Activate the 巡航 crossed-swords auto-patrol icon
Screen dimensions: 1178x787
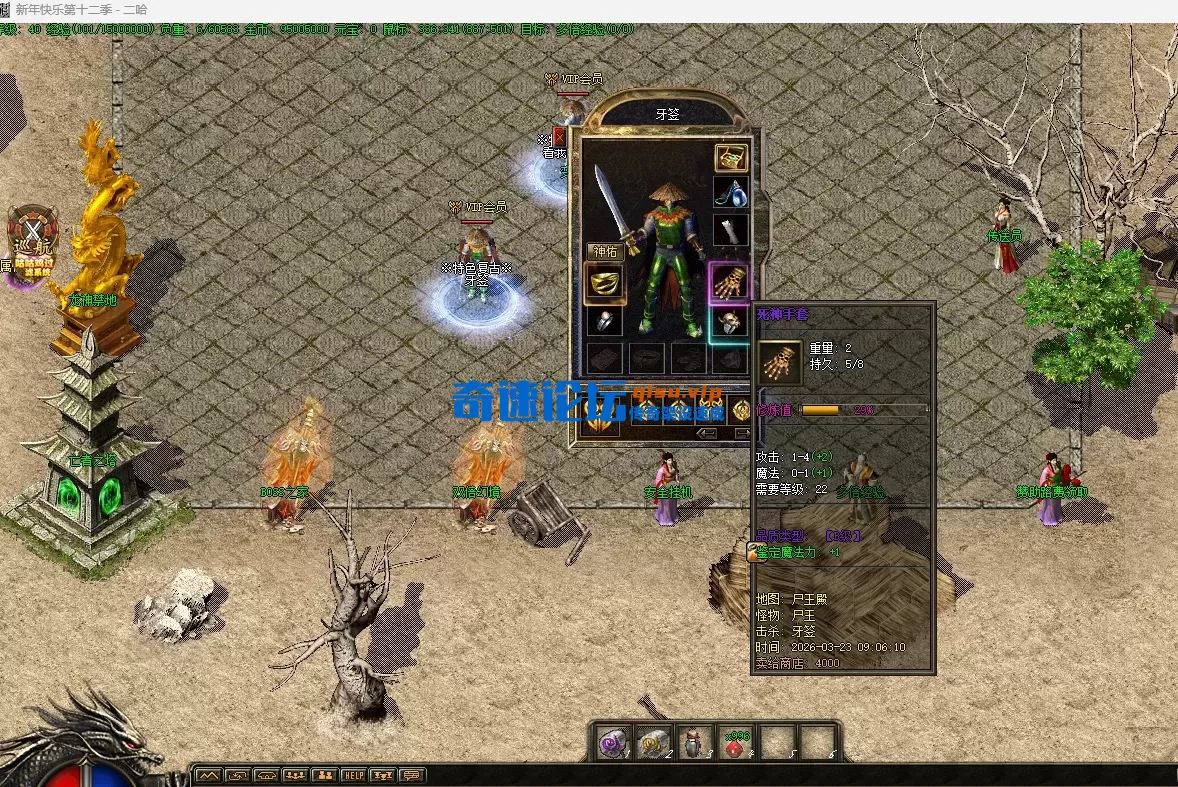[33, 234]
